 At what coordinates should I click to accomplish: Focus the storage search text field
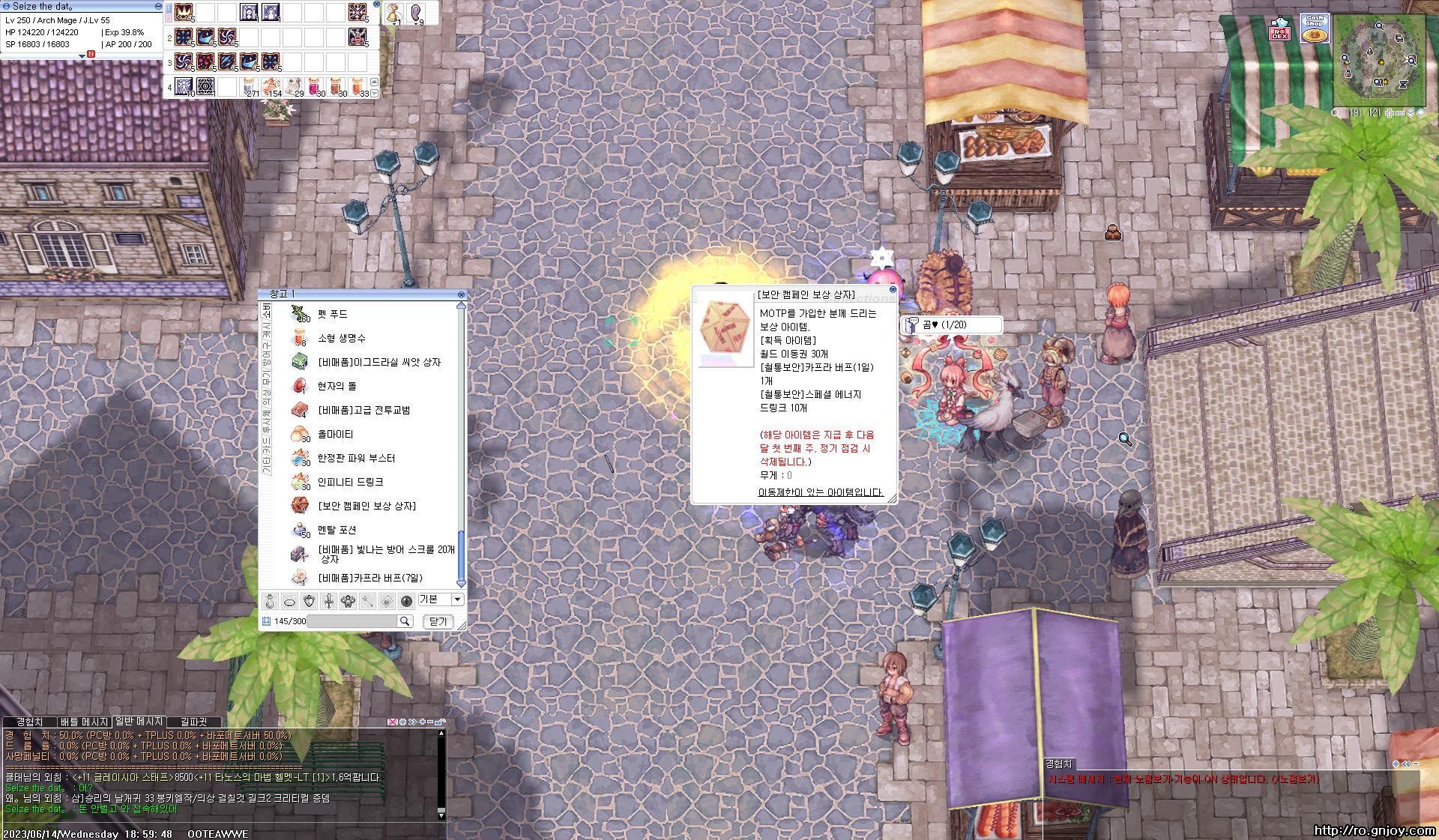[x=352, y=621]
